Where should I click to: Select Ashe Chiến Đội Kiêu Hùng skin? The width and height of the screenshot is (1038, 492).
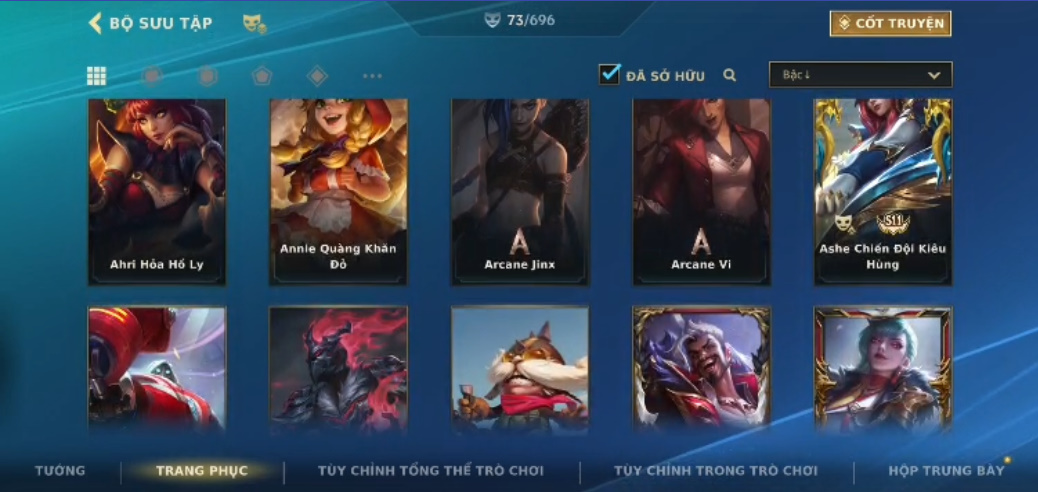[883, 190]
